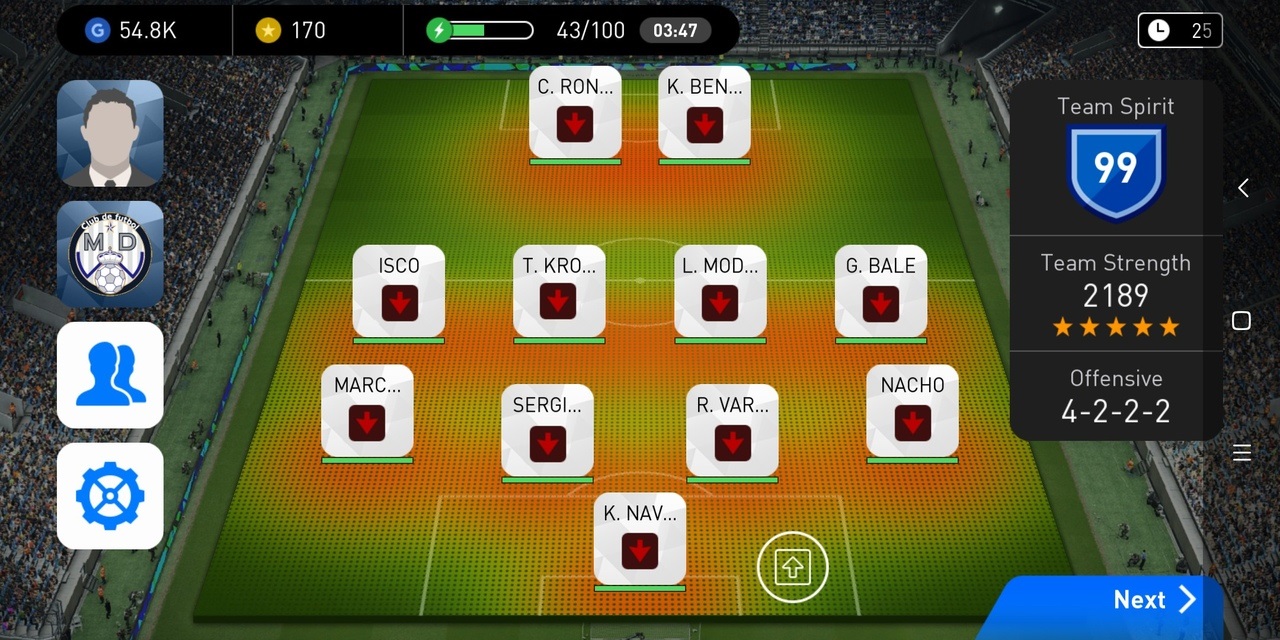Viewport: 1280px width, 640px height.
Task: Select C. Ronaldo's player card
Action: (575, 113)
